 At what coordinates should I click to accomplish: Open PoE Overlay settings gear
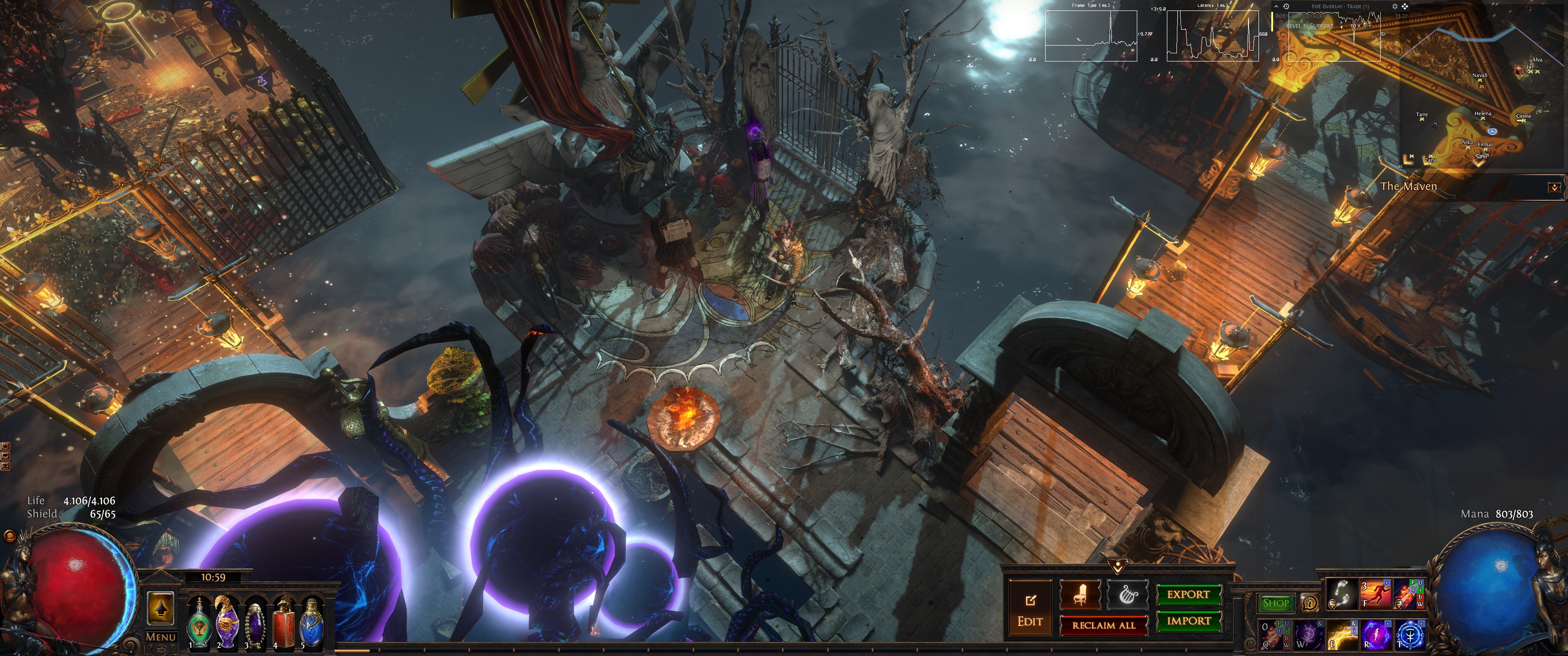1395,7
